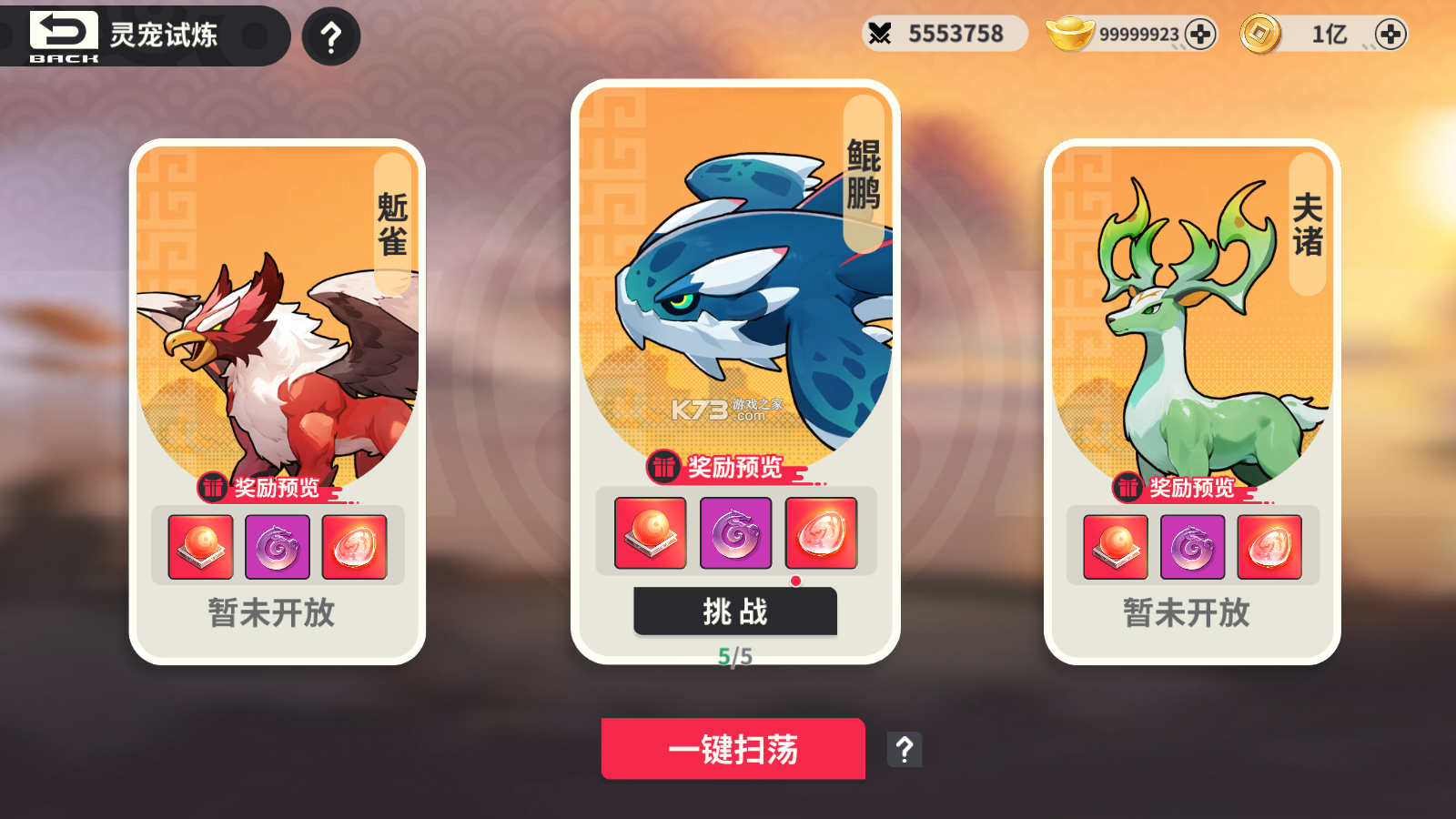This screenshot has height=819, width=1456.
Task: Select the first red orb reward icon under 鲲鹏
Action: (x=650, y=532)
